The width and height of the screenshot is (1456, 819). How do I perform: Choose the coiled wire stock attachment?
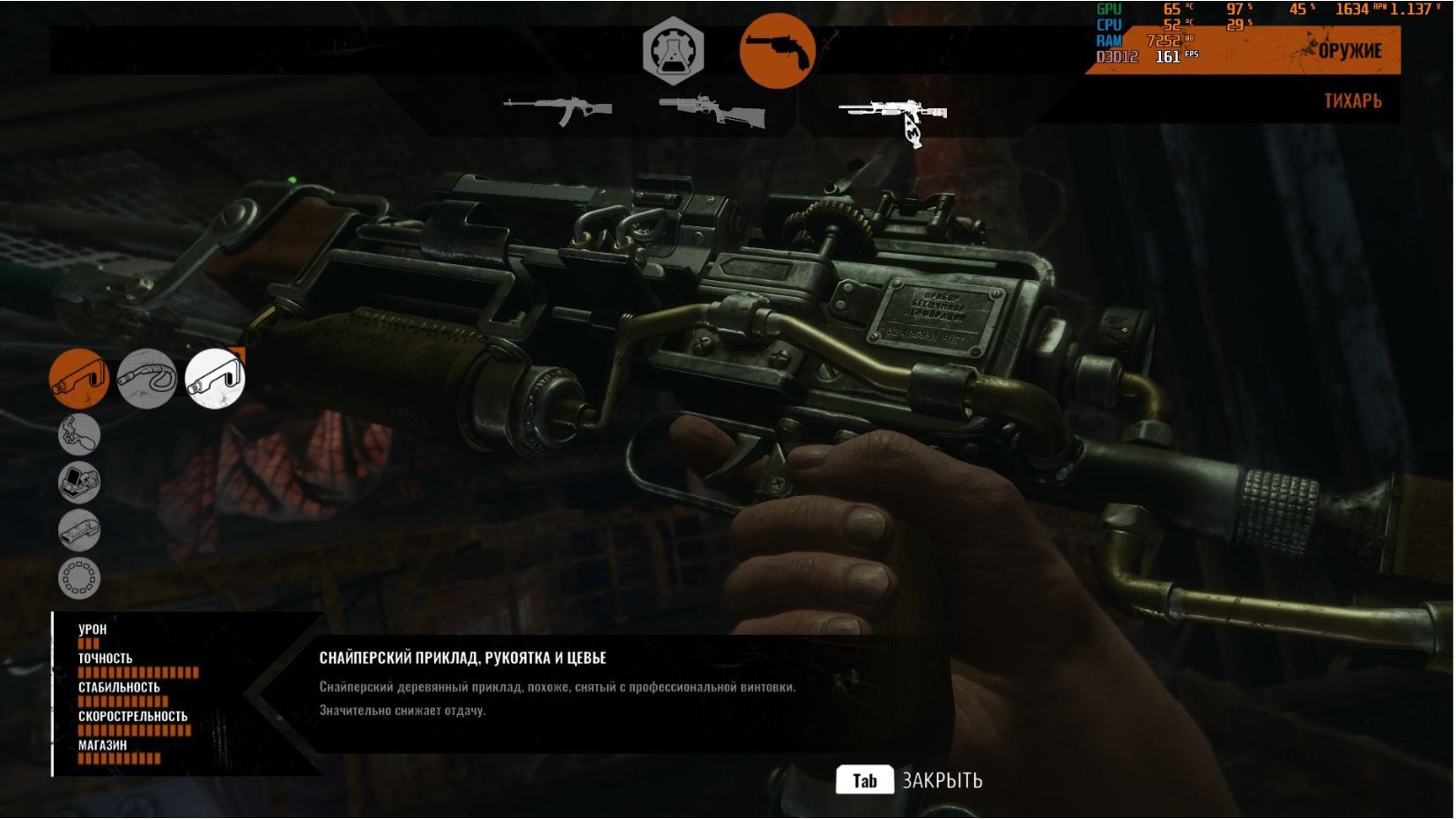coord(146,379)
